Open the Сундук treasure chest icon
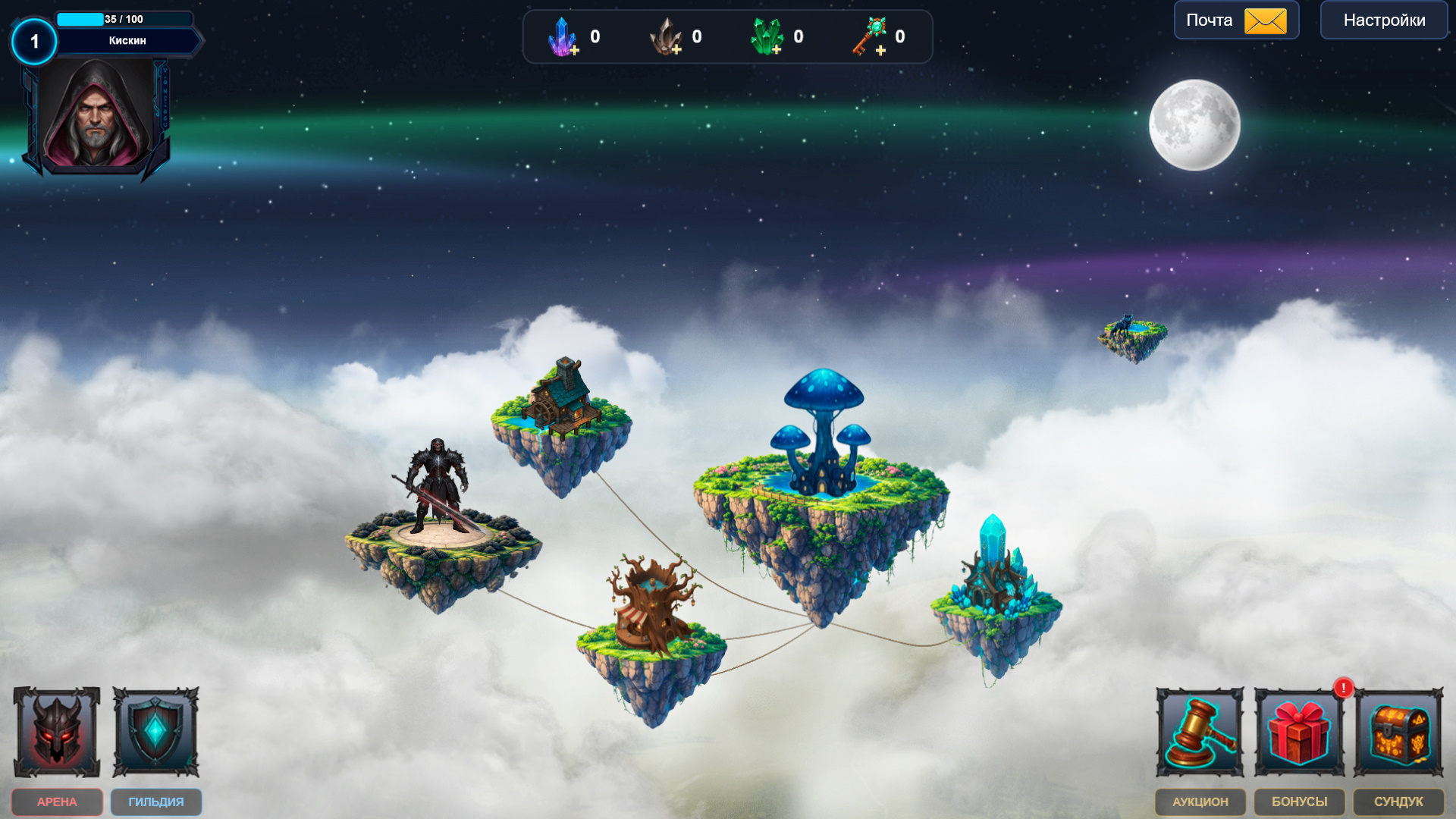Image resolution: width=1456 pixels, height=819 pixels. (x=1401, y=733)
